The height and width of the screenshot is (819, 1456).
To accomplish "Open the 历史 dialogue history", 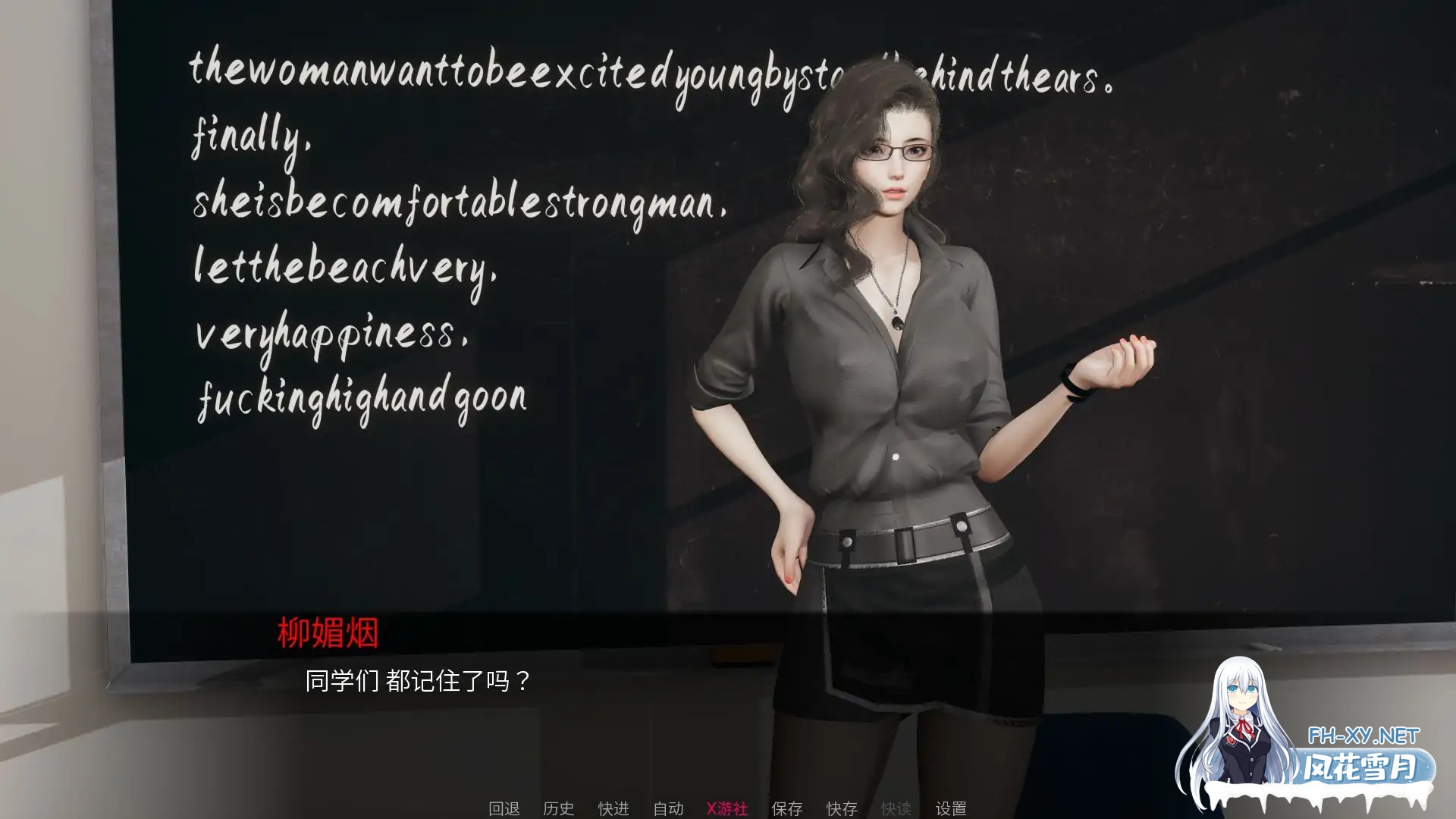I will click(x=560, y=808).
